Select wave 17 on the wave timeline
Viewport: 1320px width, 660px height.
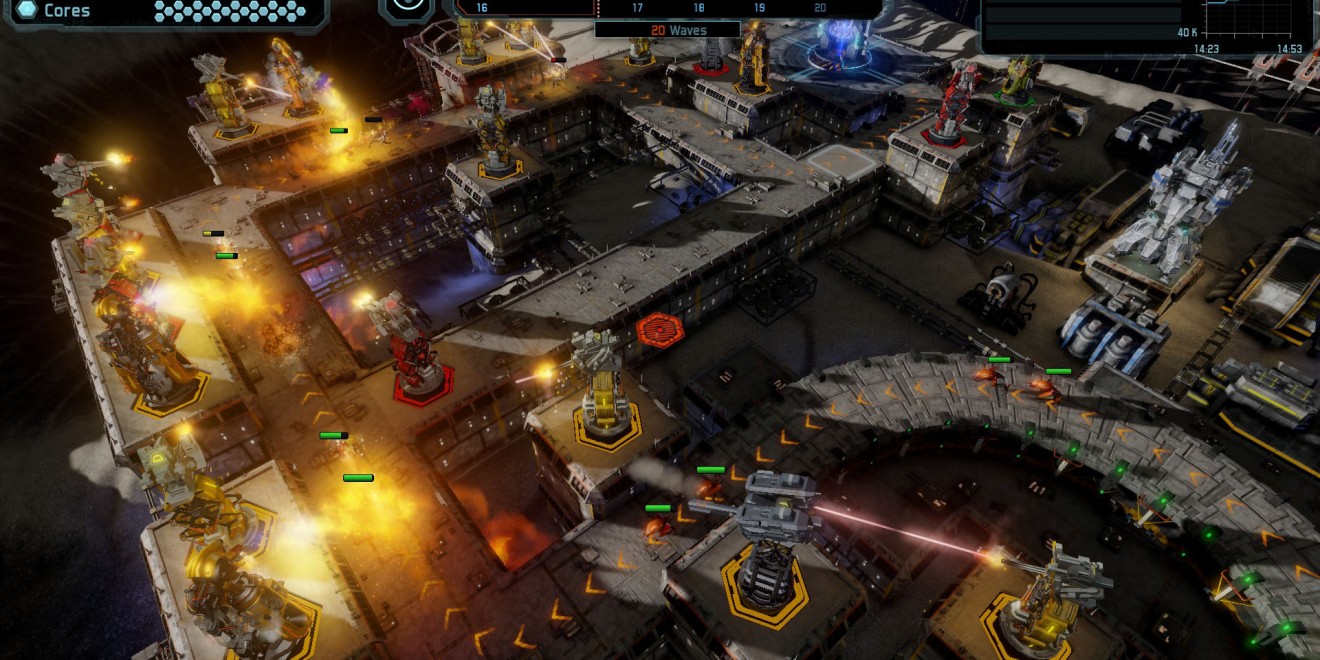[x=638, y=8]
